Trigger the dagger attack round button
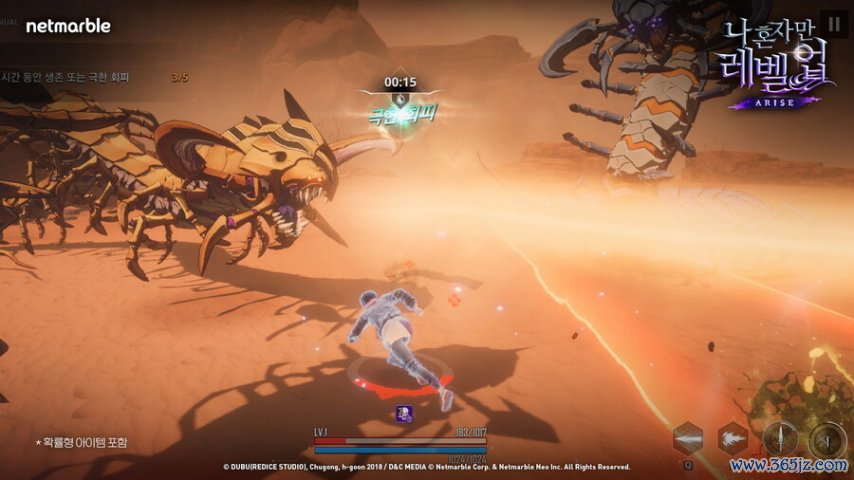Screen dimensions: 854x480 [x=780, y=438]
